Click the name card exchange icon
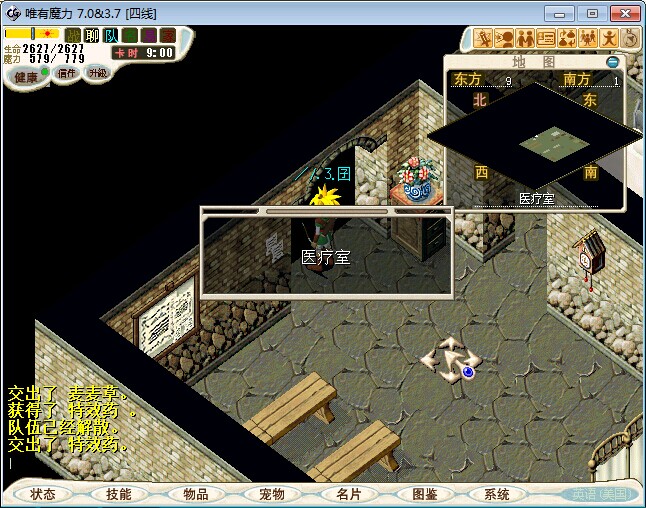 (x=546, y=38)
